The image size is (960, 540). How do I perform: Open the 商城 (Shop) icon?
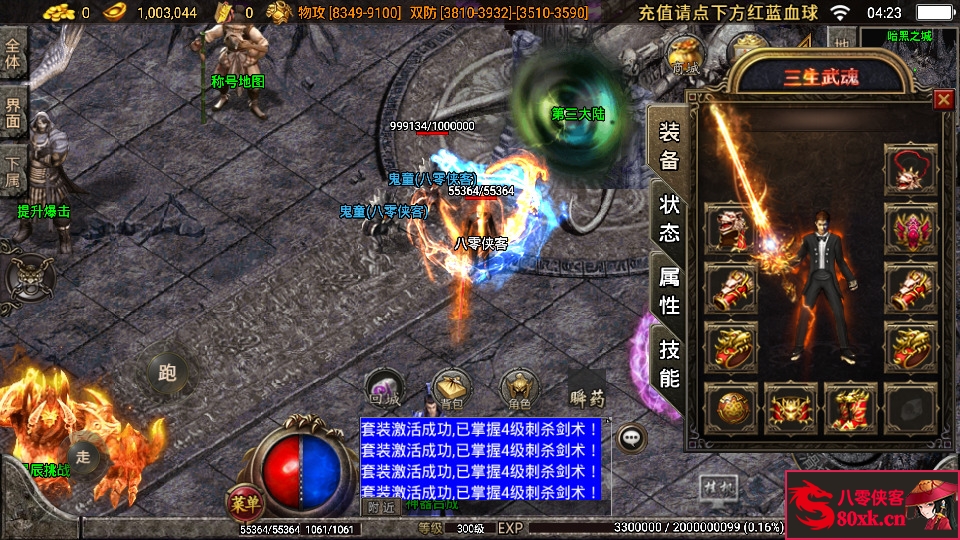(x=685, y=57)
